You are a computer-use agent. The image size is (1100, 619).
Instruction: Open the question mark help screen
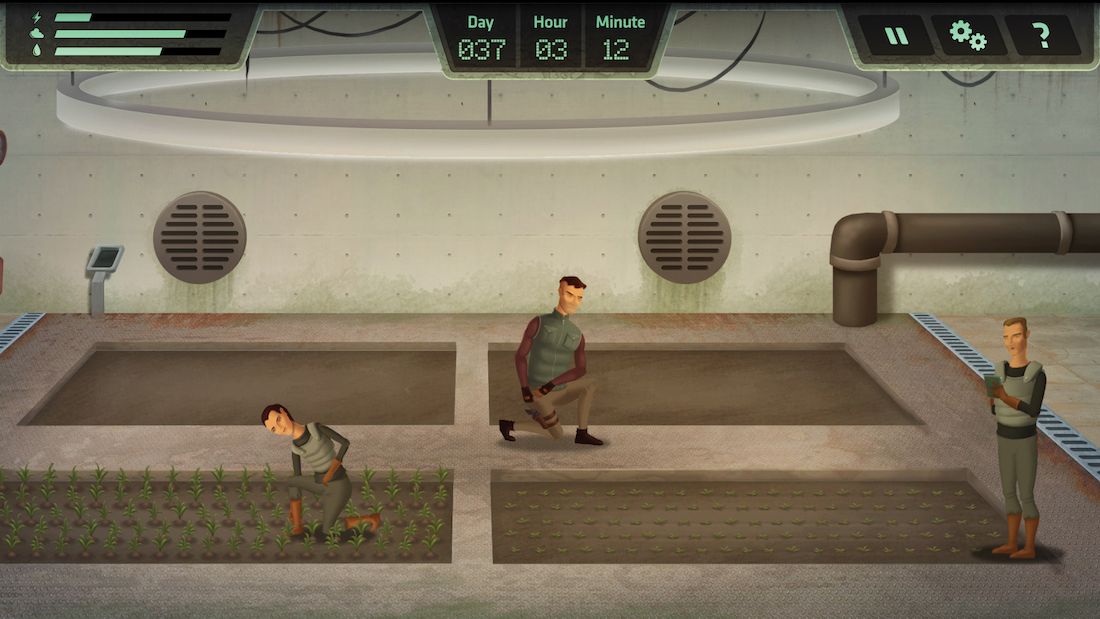pyautogui.click(x=1042, y=36)
